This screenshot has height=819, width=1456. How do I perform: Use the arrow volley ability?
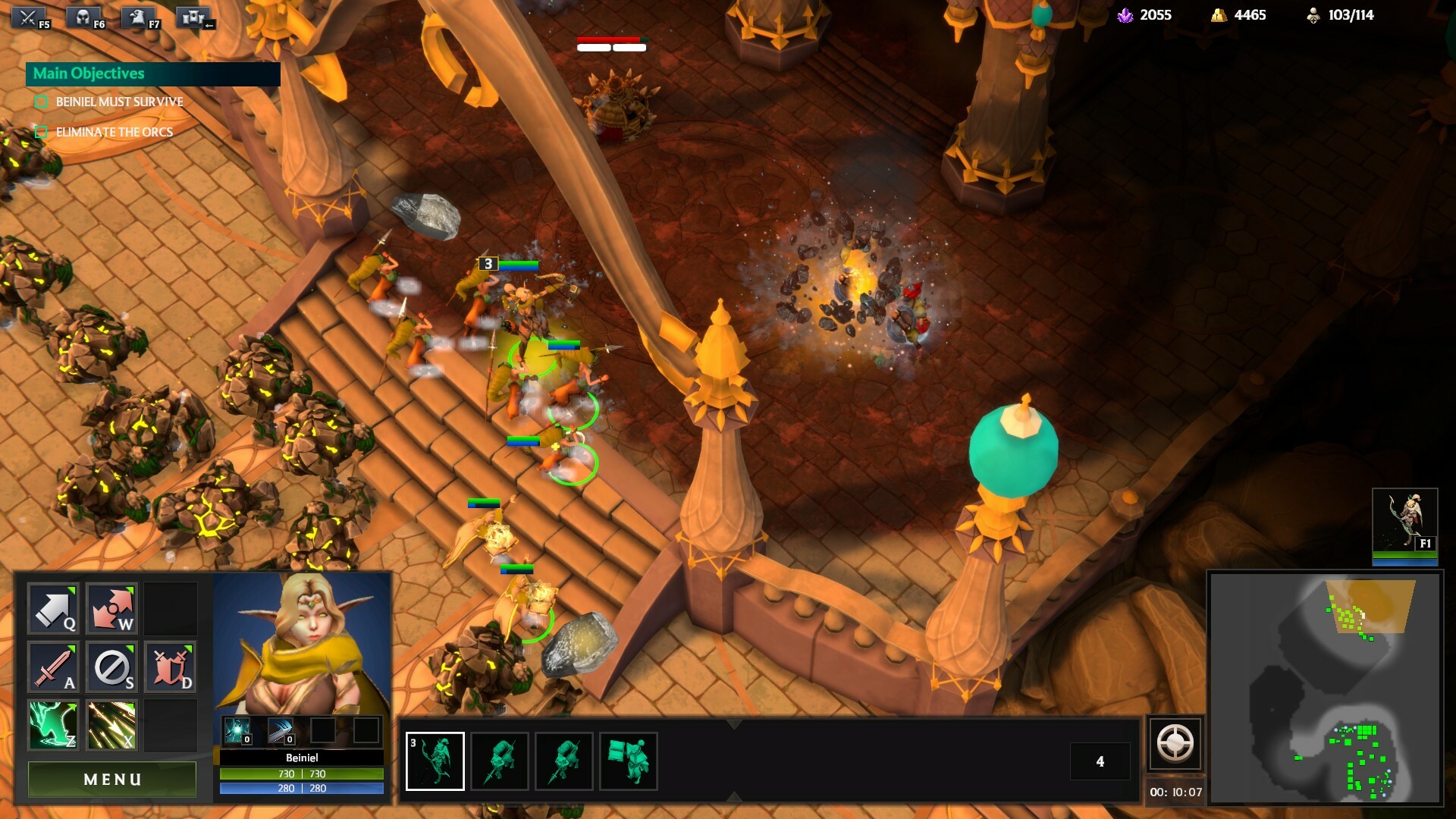[111, 725]
